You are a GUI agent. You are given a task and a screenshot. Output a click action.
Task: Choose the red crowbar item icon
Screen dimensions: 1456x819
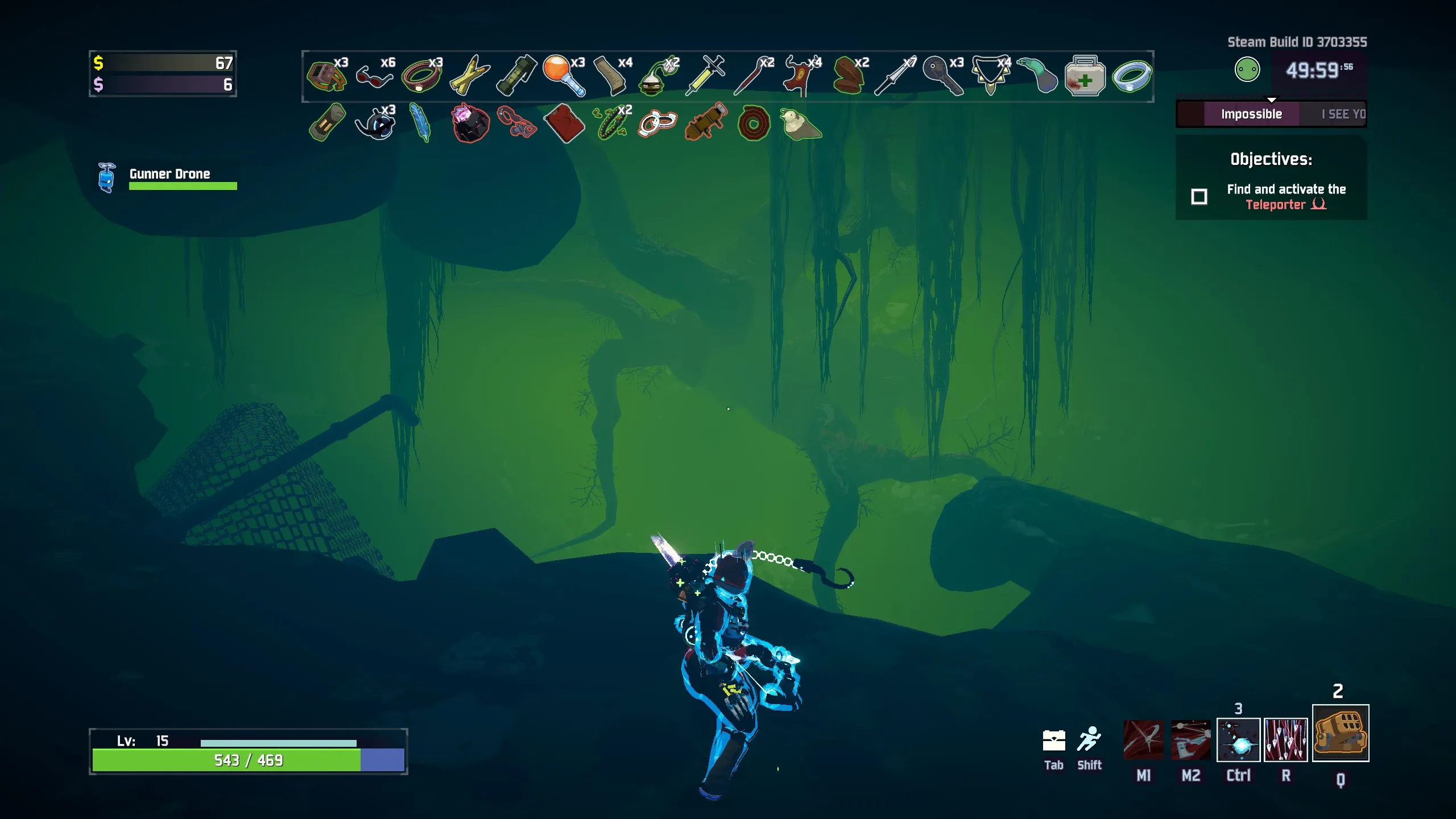(x=752, y=76)
